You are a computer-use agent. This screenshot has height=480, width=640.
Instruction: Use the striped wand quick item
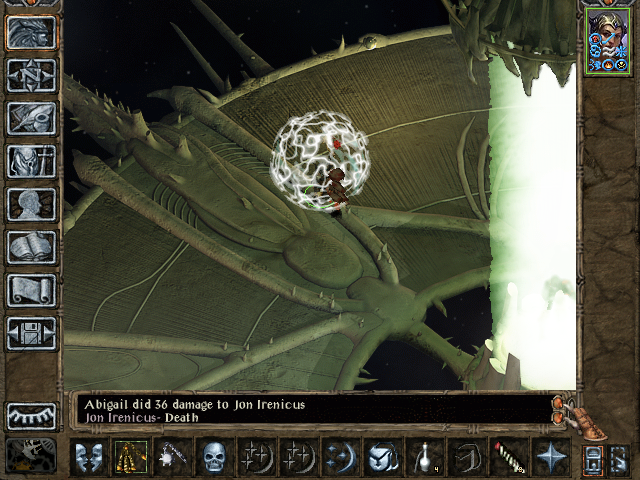[508, 457]
